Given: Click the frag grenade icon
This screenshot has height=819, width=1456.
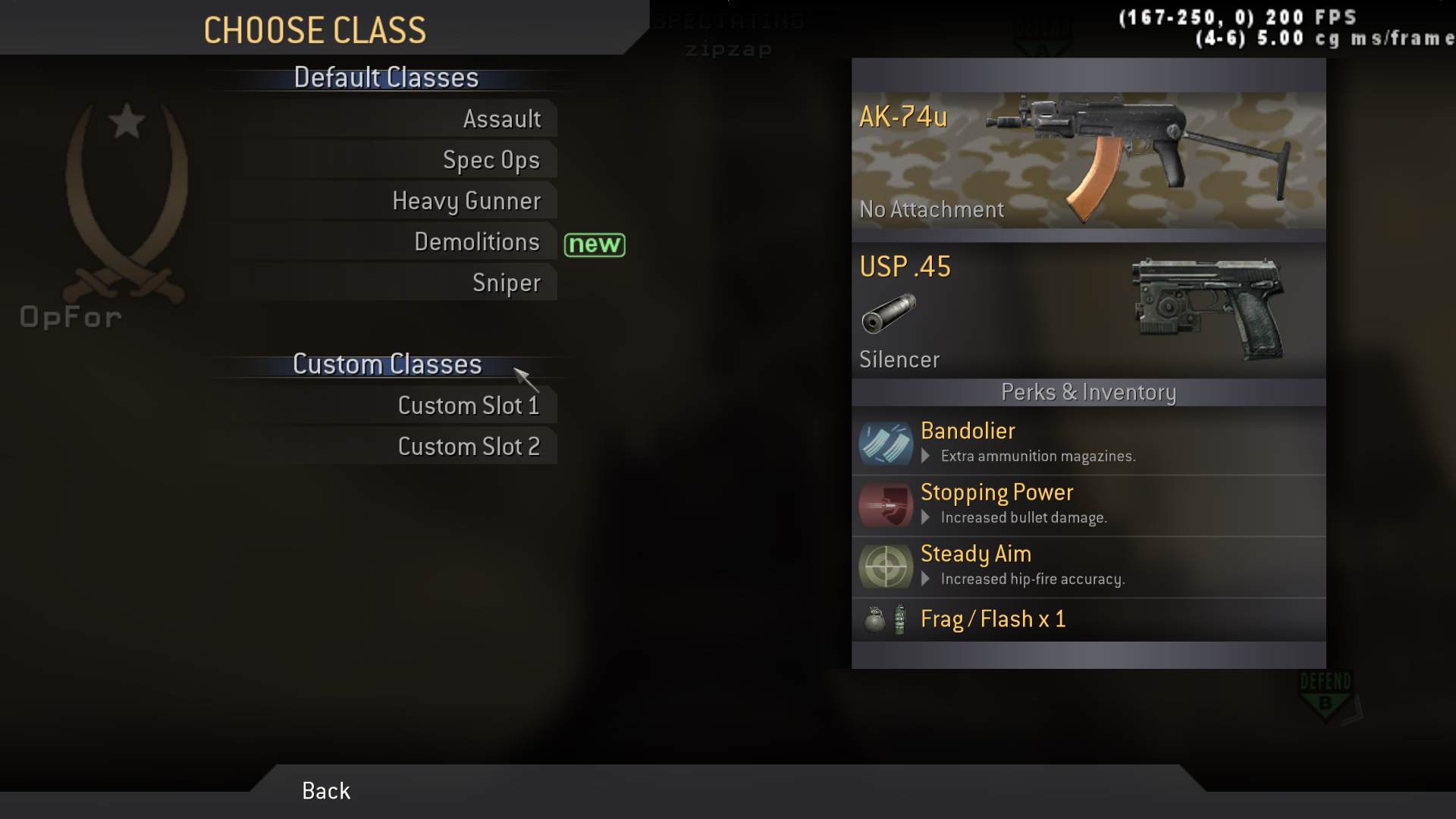Looking at the screenshot, I should (876, 619).
